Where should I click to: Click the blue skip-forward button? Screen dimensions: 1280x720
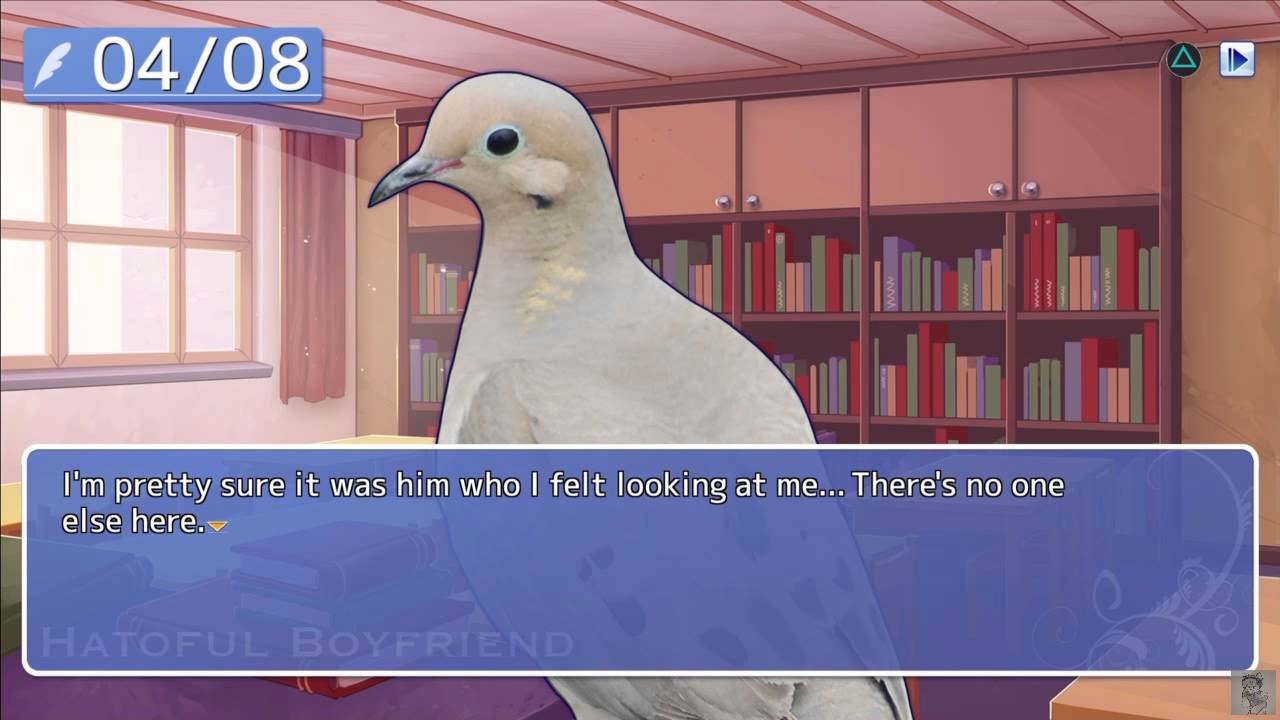point(1237,60)
